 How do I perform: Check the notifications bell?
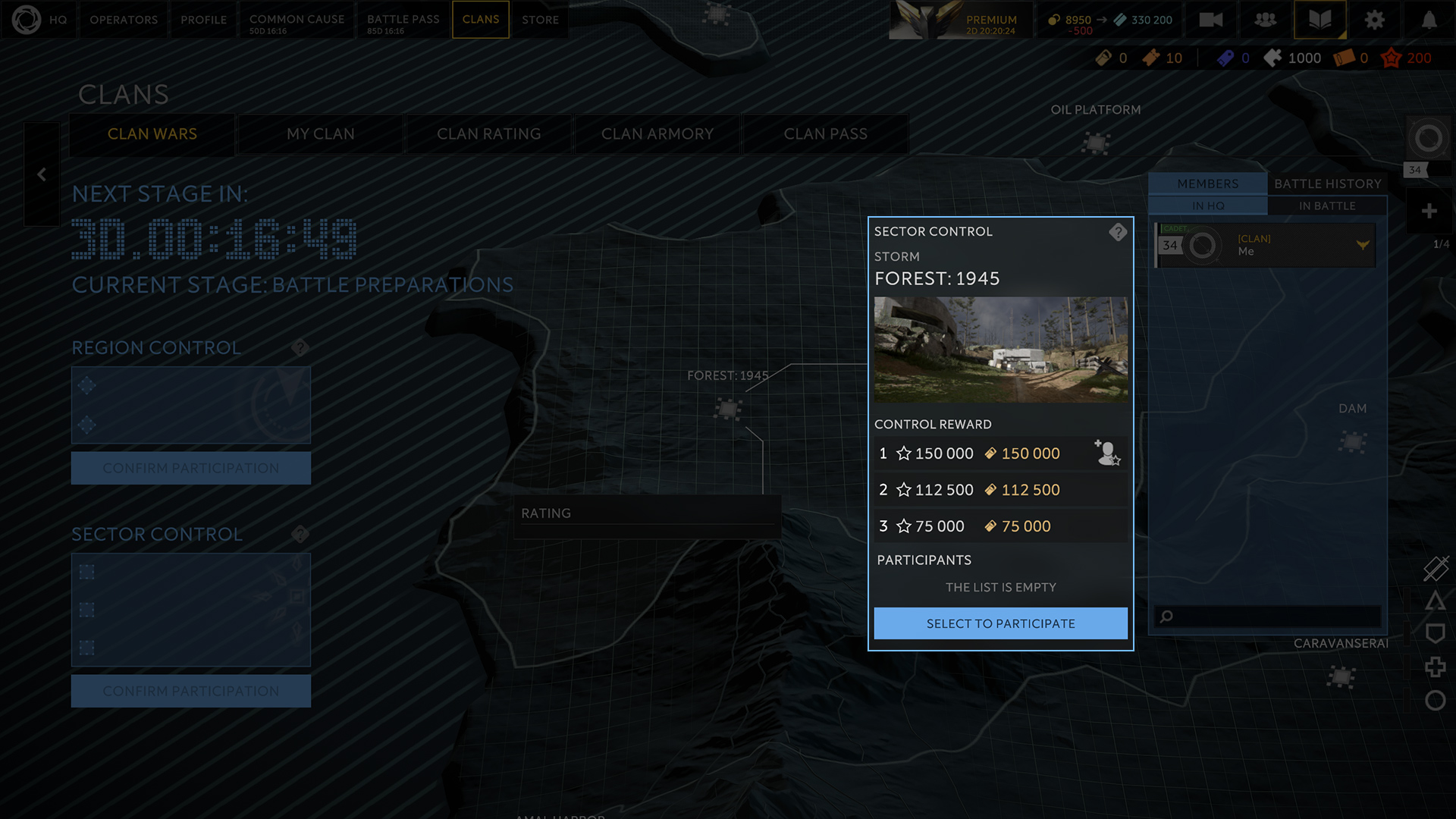(x=1429, y=20)
